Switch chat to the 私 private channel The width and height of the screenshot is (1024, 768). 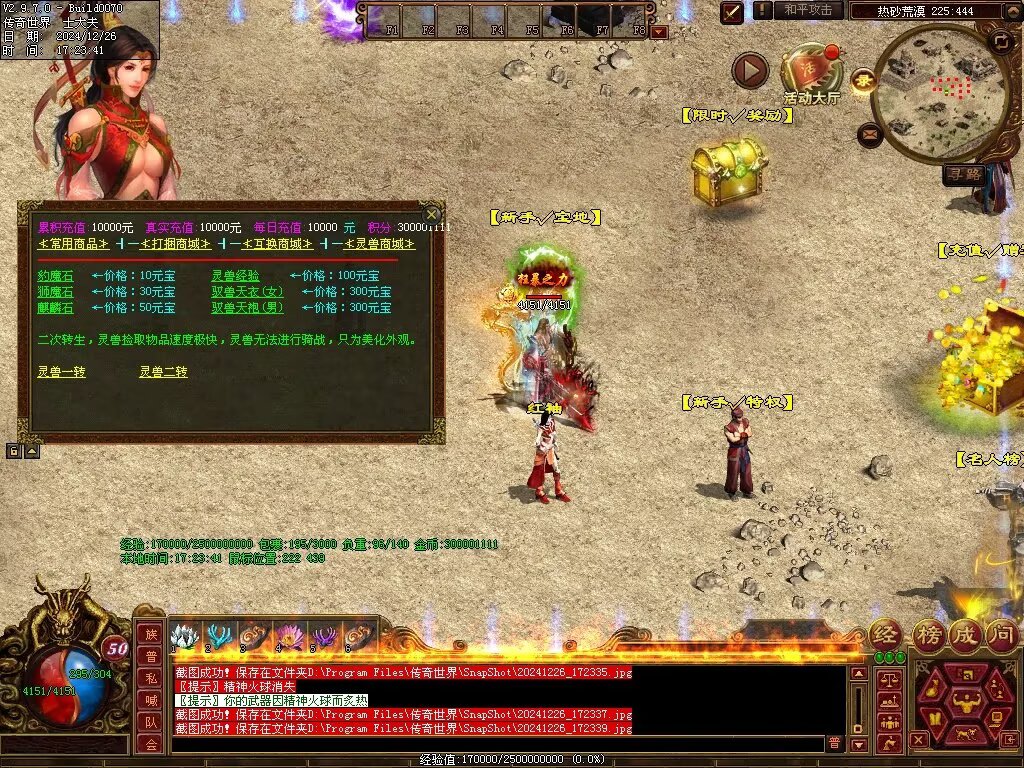click(x=150, y=677)
